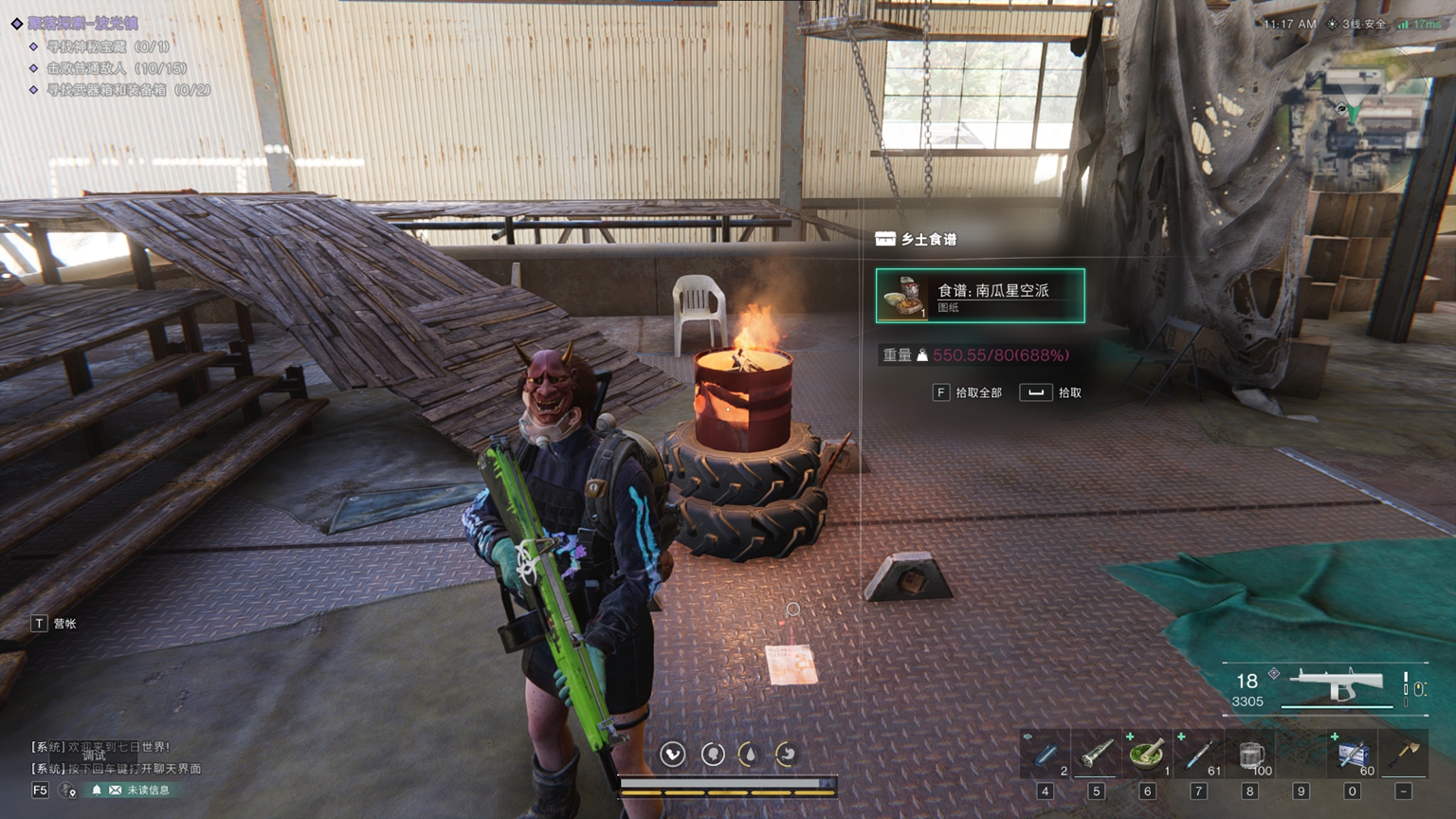Open the system chat message box

coord(114,757)
